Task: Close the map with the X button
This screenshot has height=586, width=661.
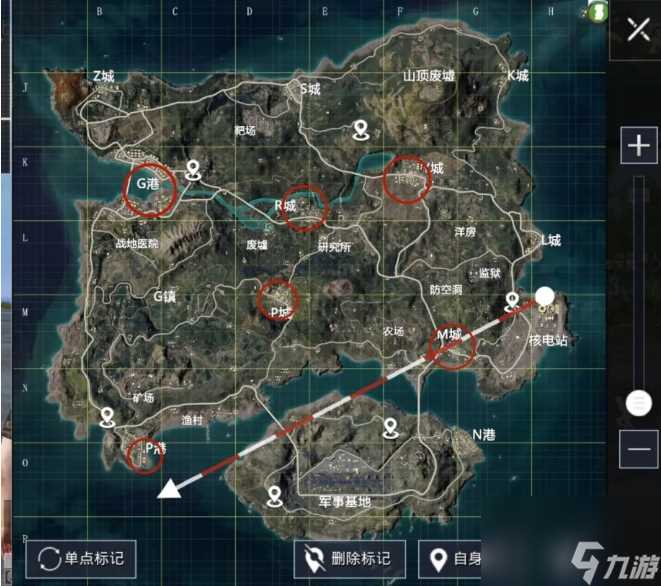Action: pos(638,29)
